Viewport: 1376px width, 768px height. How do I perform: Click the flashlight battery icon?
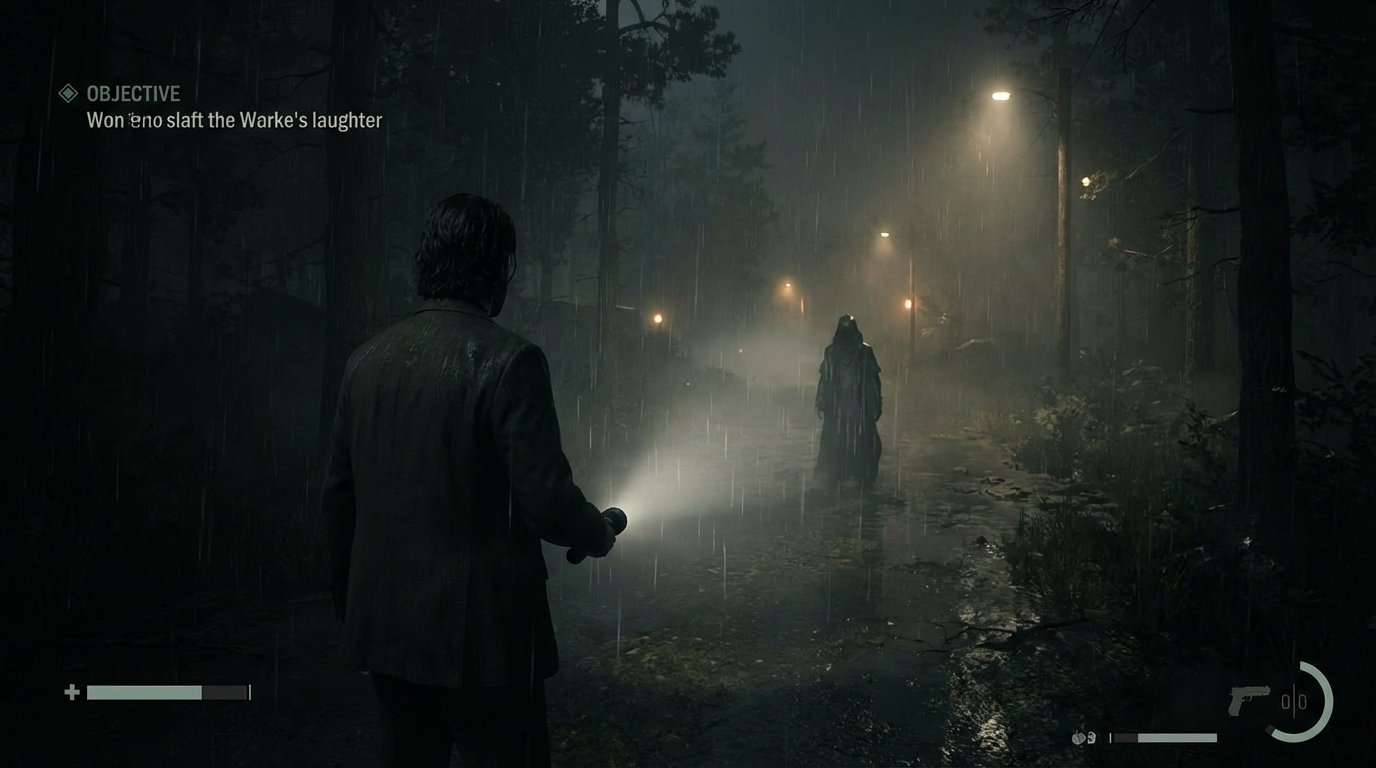coord(1079,737)
